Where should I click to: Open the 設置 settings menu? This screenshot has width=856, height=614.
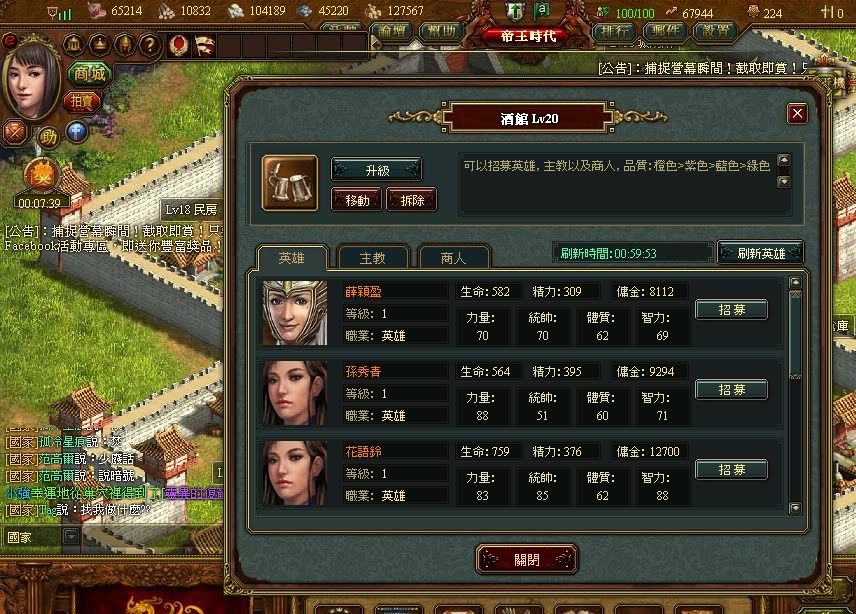tap(714, 31)
